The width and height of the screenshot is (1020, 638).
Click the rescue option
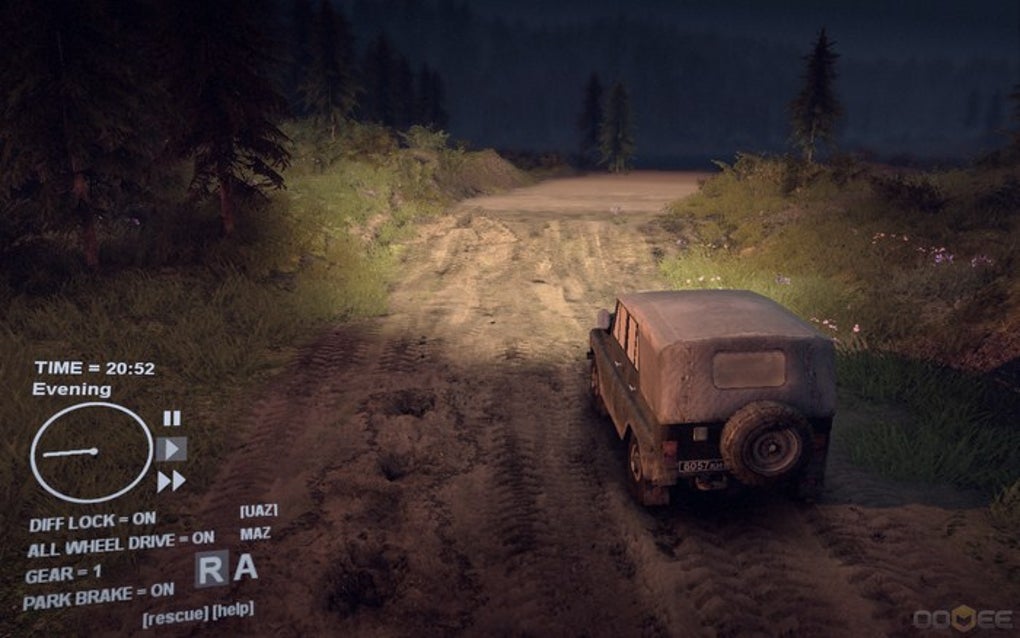click(175, 614)
